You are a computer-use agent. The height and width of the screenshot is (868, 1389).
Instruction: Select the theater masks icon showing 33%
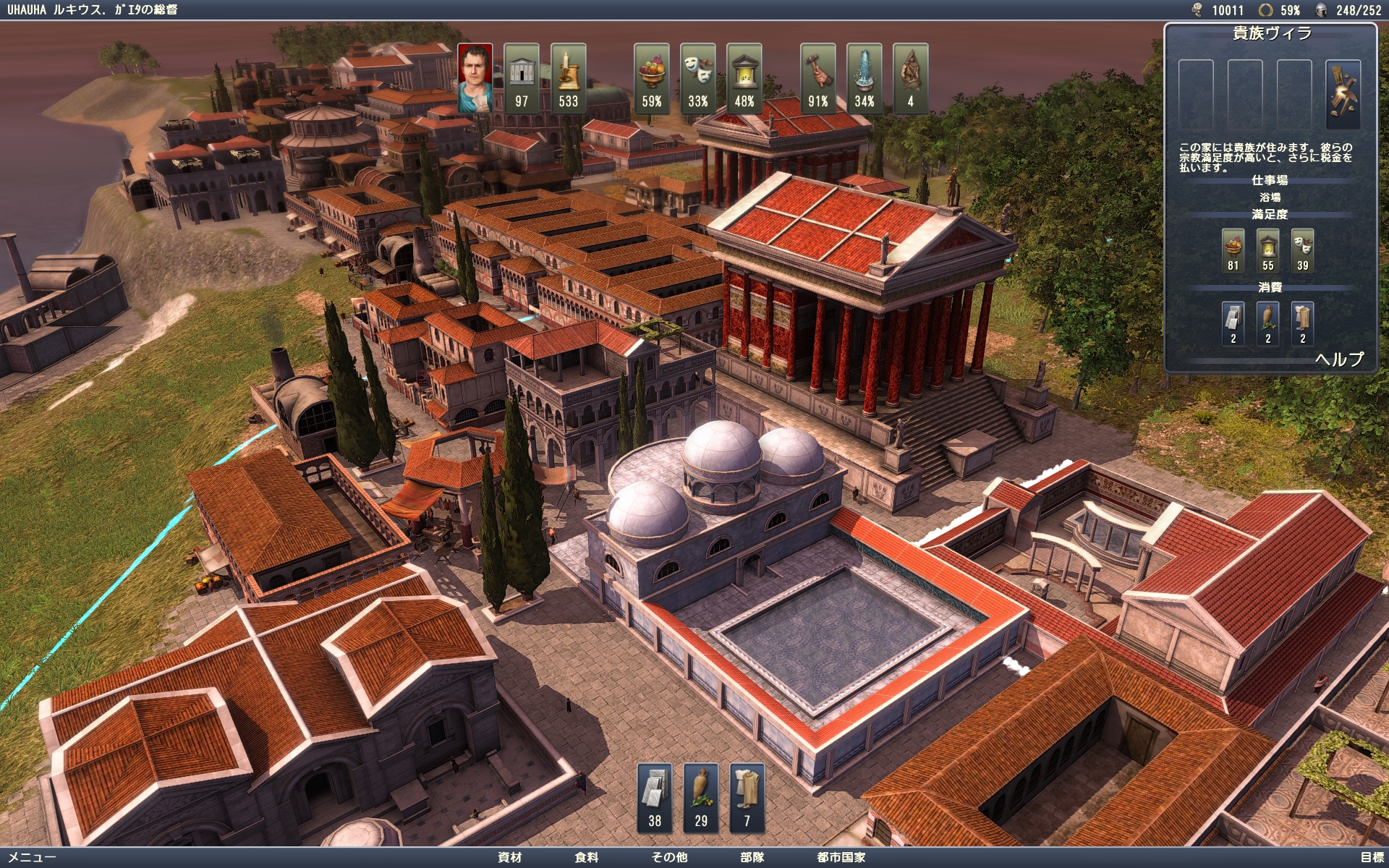coord(698,78)
